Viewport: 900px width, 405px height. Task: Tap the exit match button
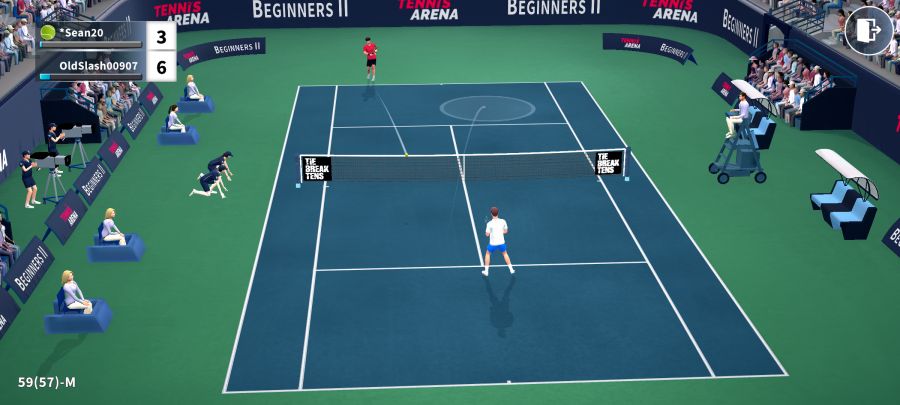tap(868, 31)
